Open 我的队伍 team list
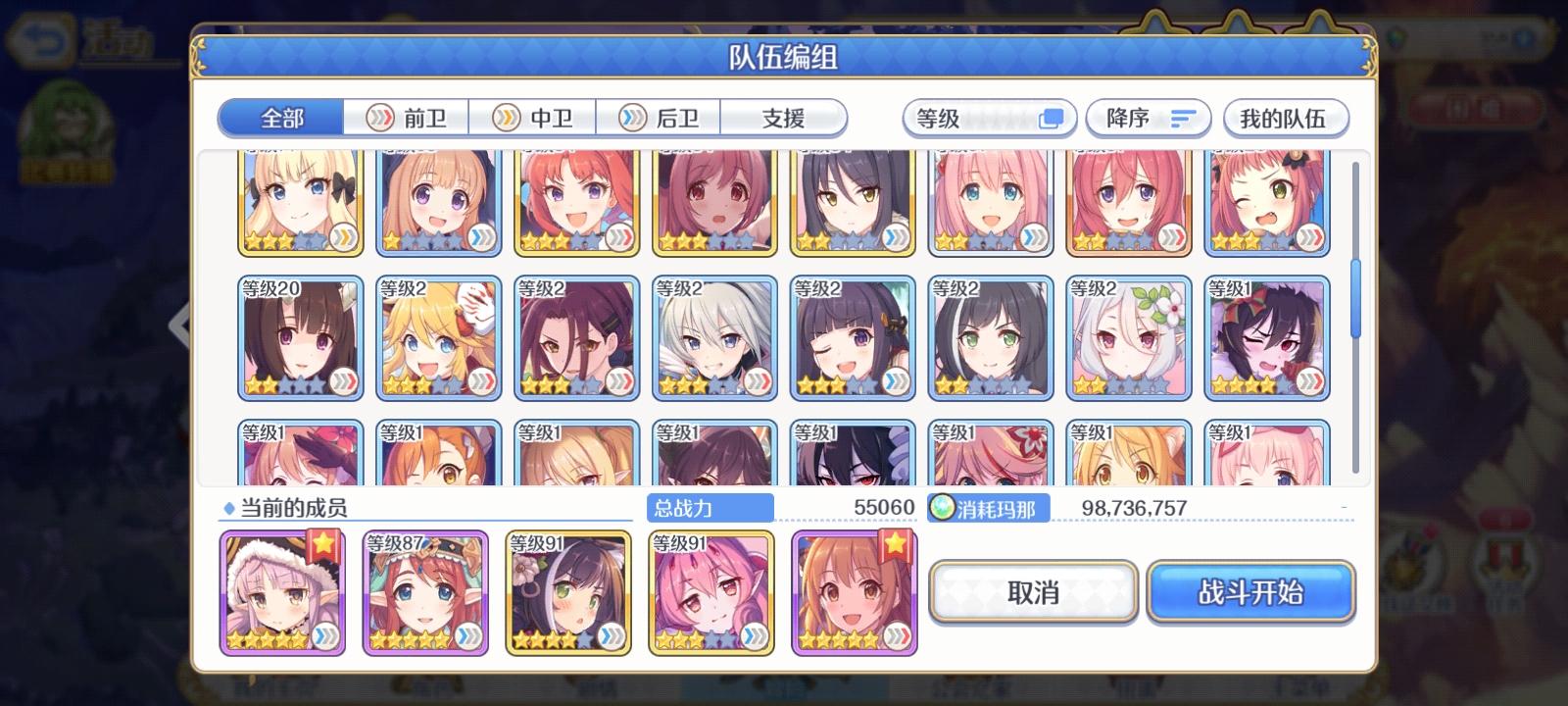Viewport: 1568px width, 706px height. point(1287,117)
